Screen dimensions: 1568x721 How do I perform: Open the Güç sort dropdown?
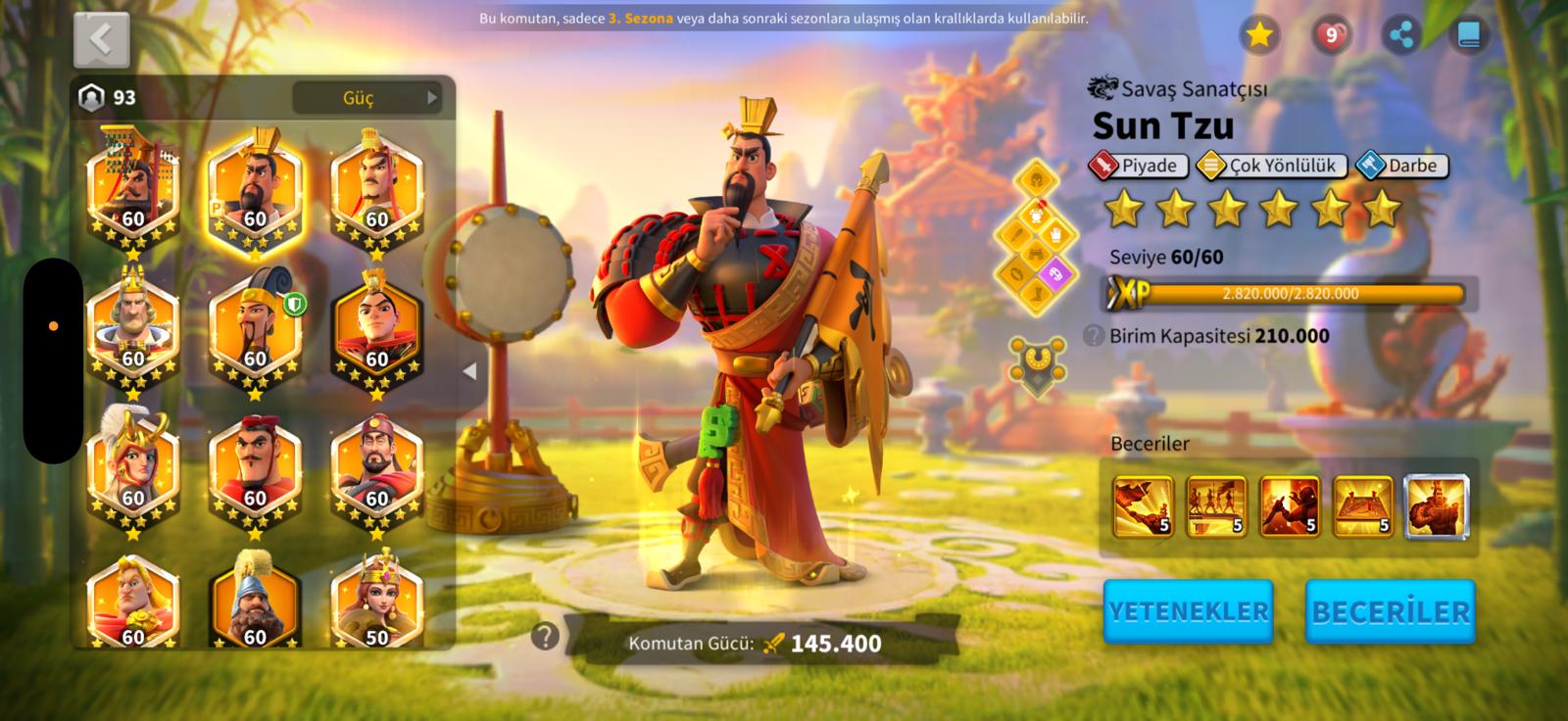(367, 97)
